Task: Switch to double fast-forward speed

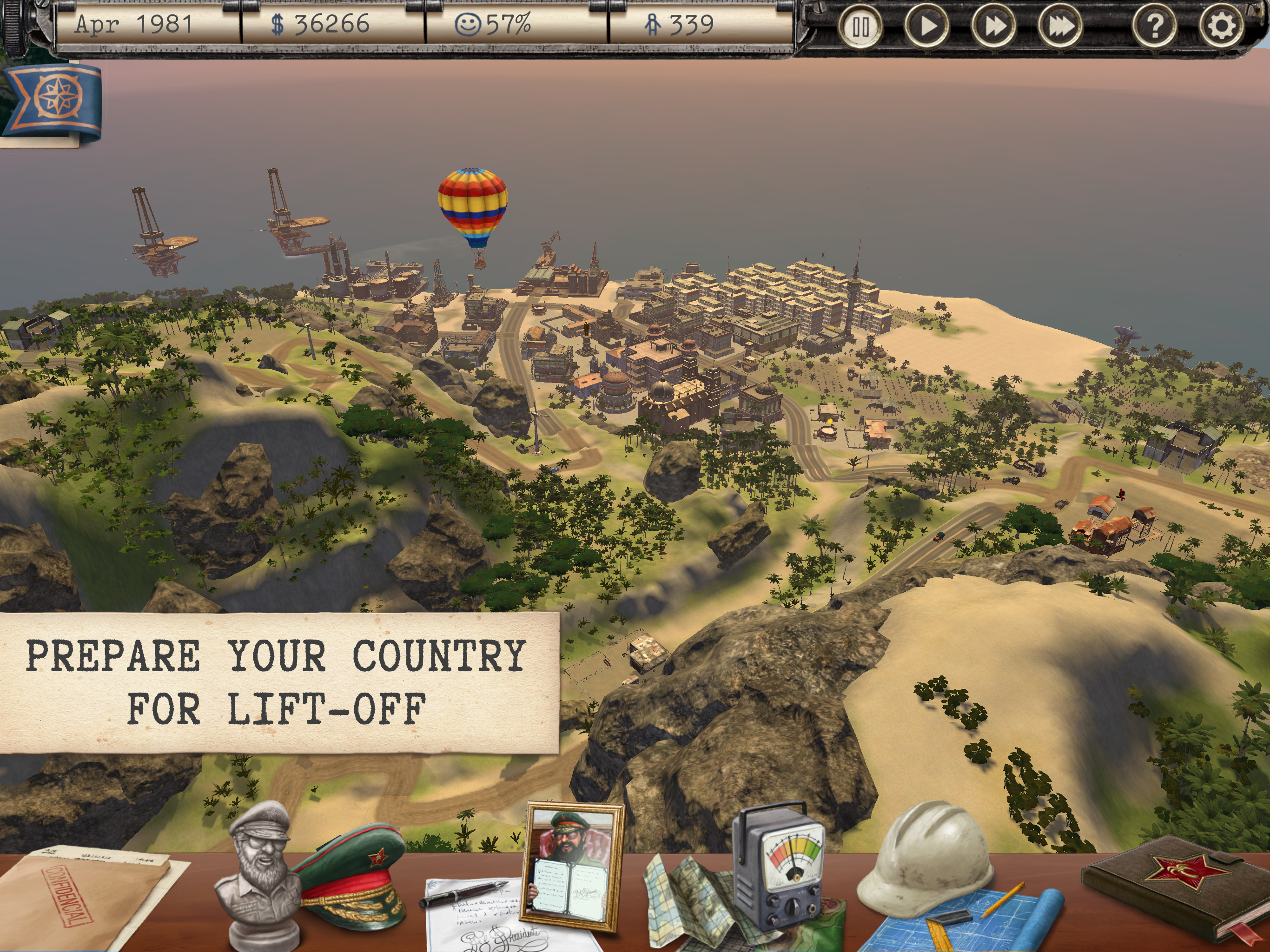Action: (993, 26)
